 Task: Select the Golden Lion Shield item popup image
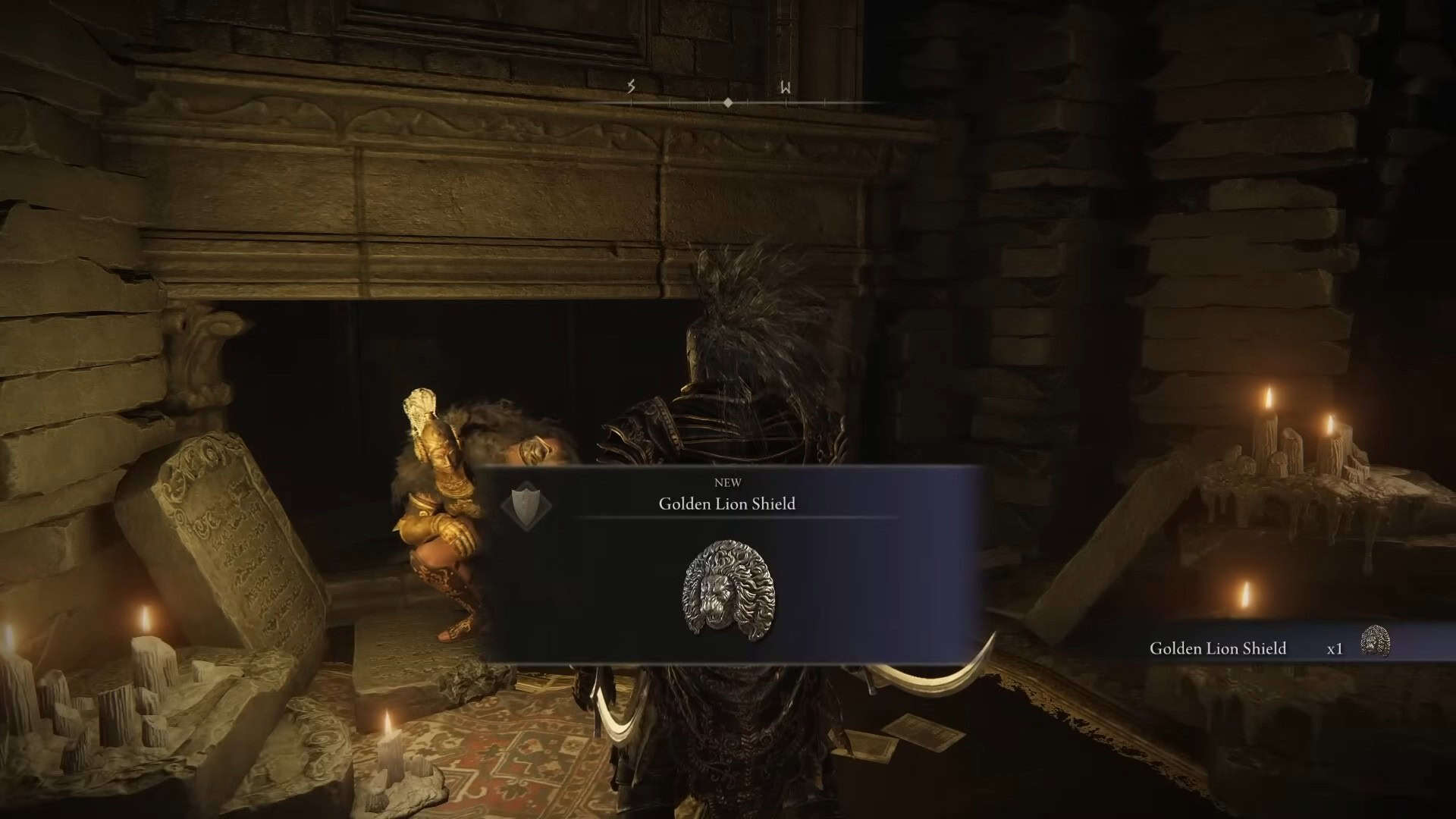(x=729, y=589)
